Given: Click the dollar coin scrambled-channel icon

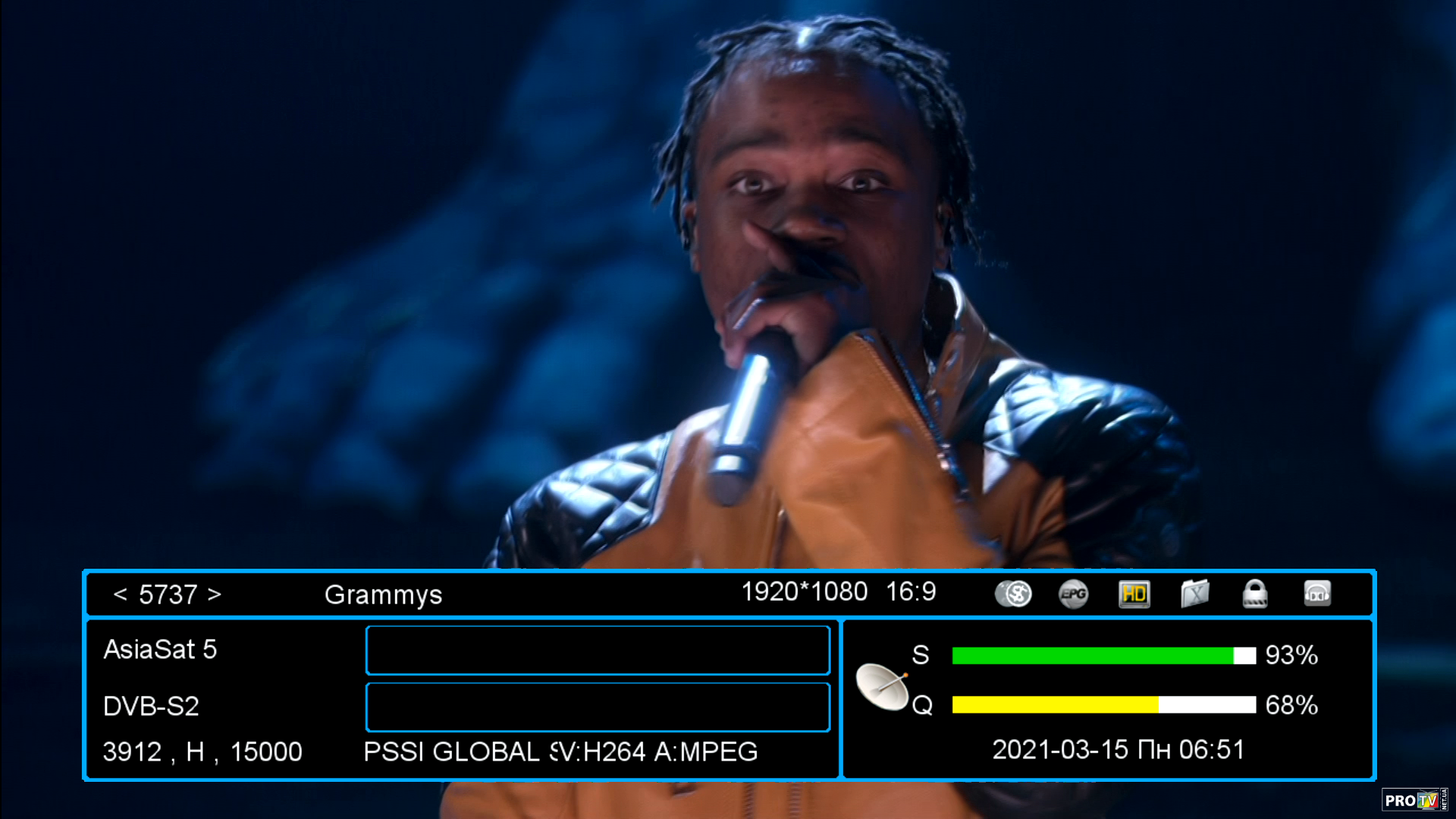Looking at the screenshot, I should point(1013,594).
